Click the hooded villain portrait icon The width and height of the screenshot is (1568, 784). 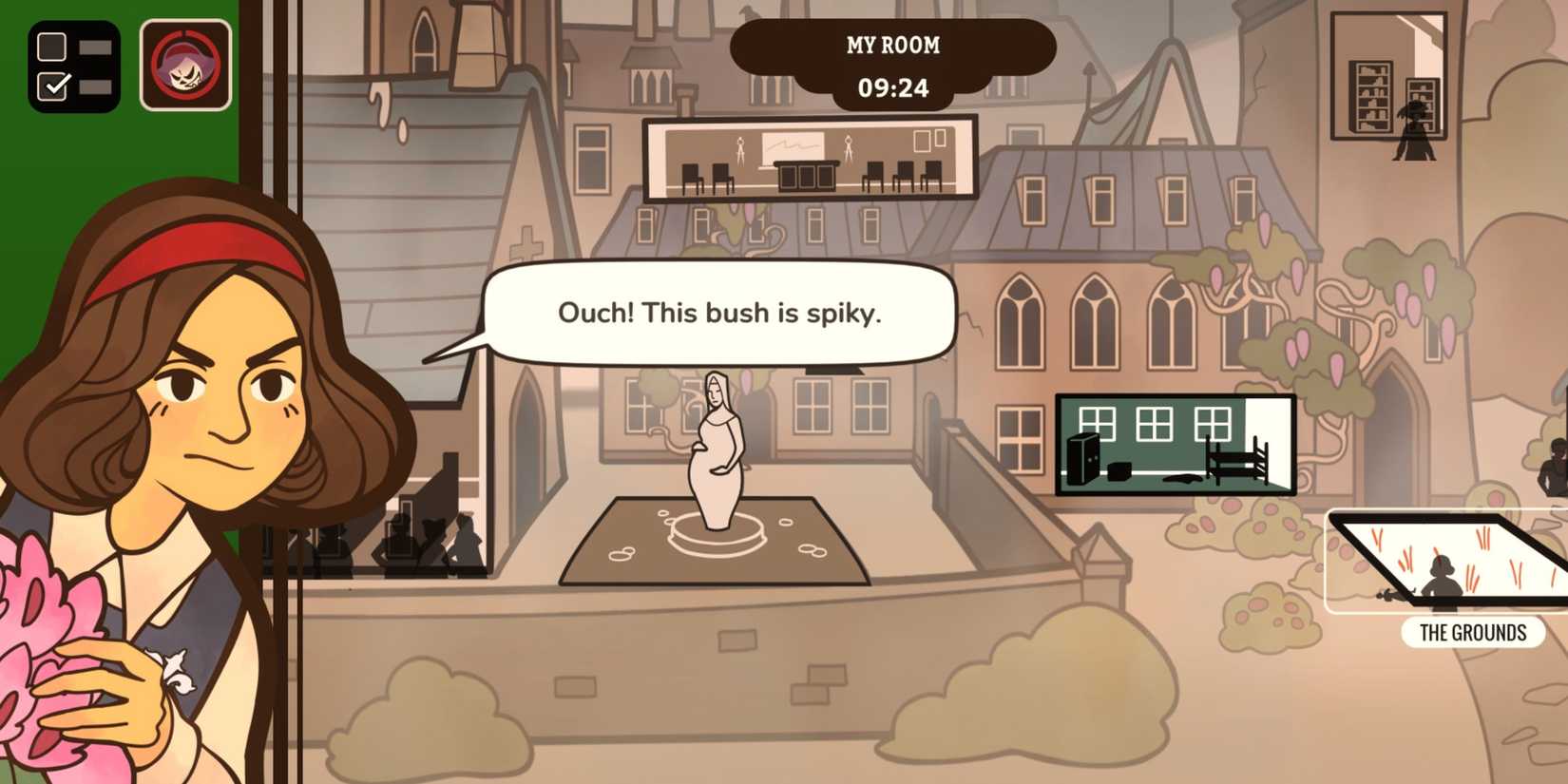186,67
